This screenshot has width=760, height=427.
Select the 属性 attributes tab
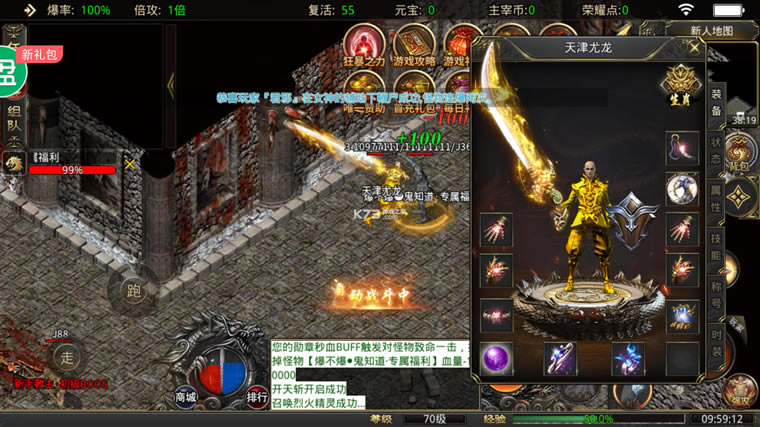pos(717,200)
